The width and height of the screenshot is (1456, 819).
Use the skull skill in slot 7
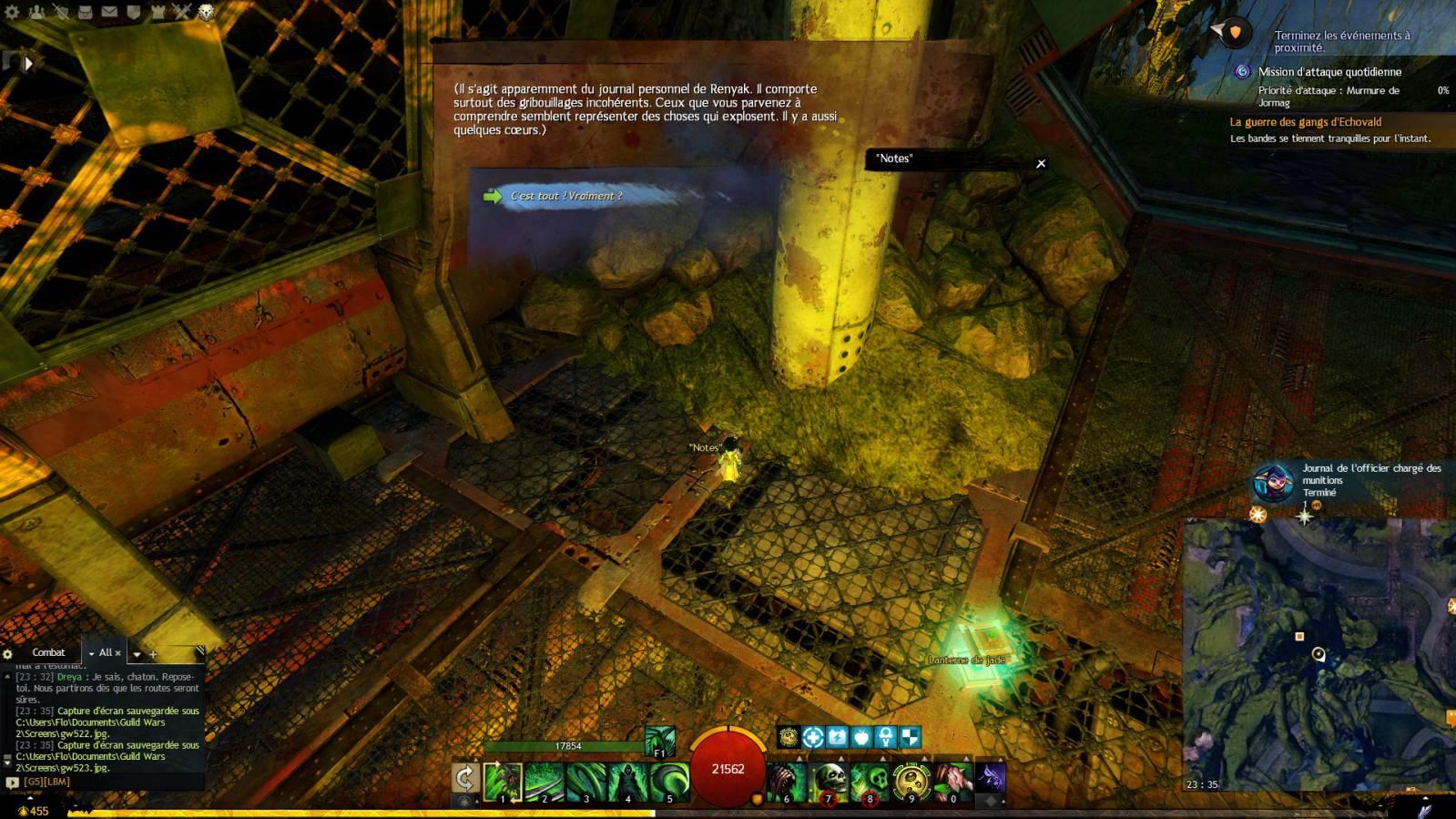[829, 782]
